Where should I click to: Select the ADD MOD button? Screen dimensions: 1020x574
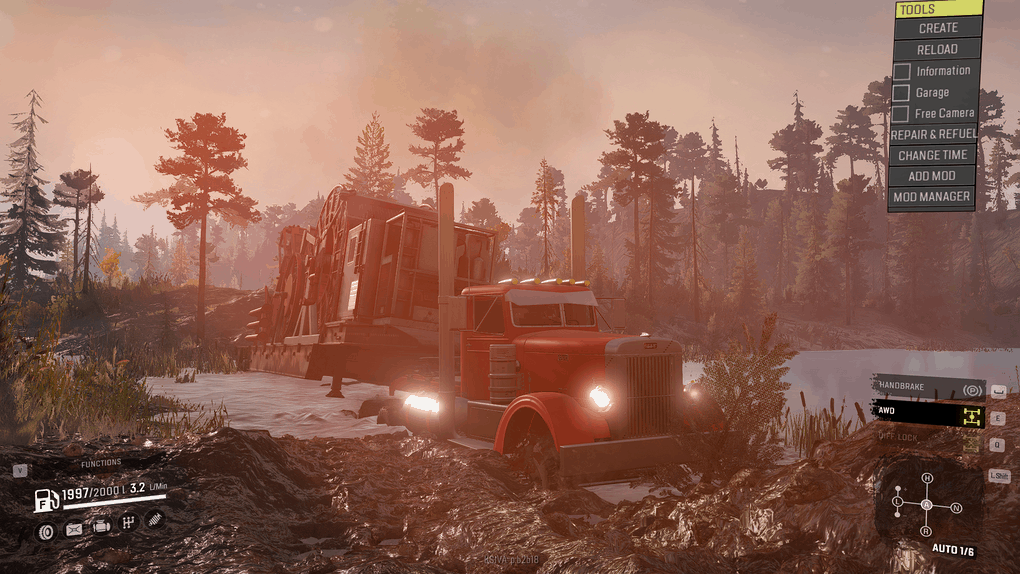(932, 176)
